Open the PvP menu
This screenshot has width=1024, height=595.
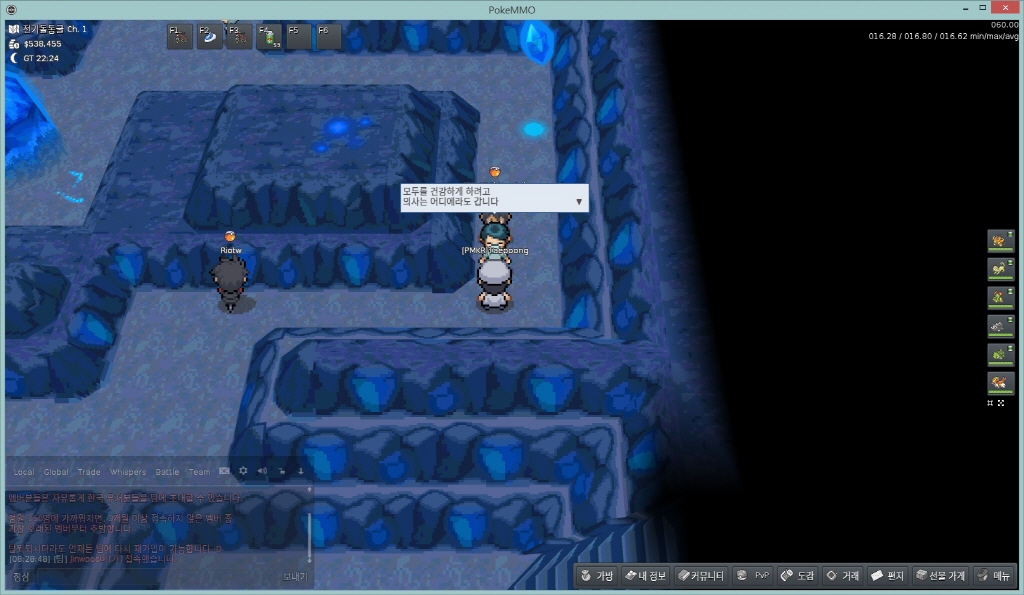coord(753,575)
